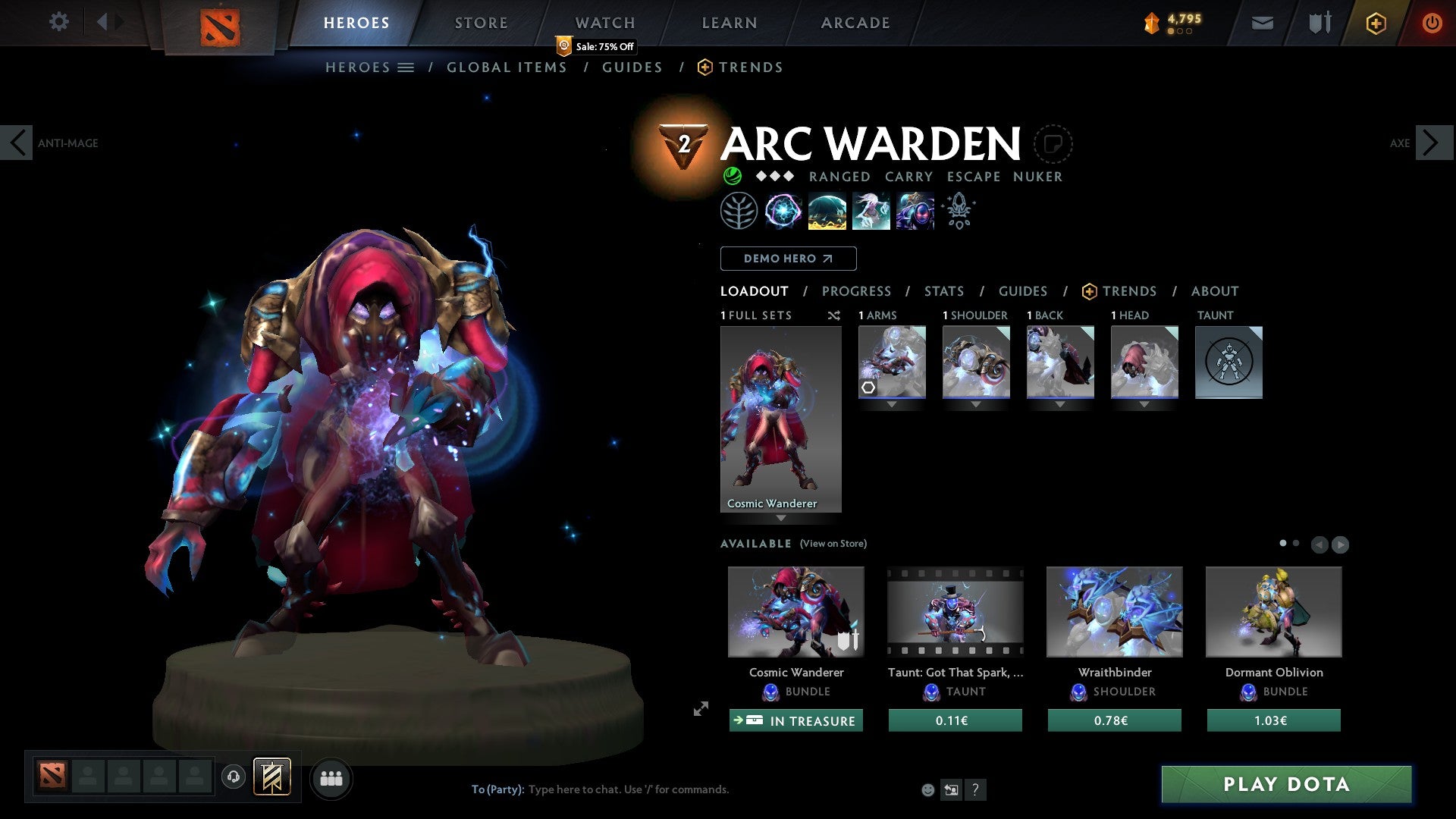
Task: Open the heroes hamburger menu
Action: pyautogui.click(x=406, y=67)
